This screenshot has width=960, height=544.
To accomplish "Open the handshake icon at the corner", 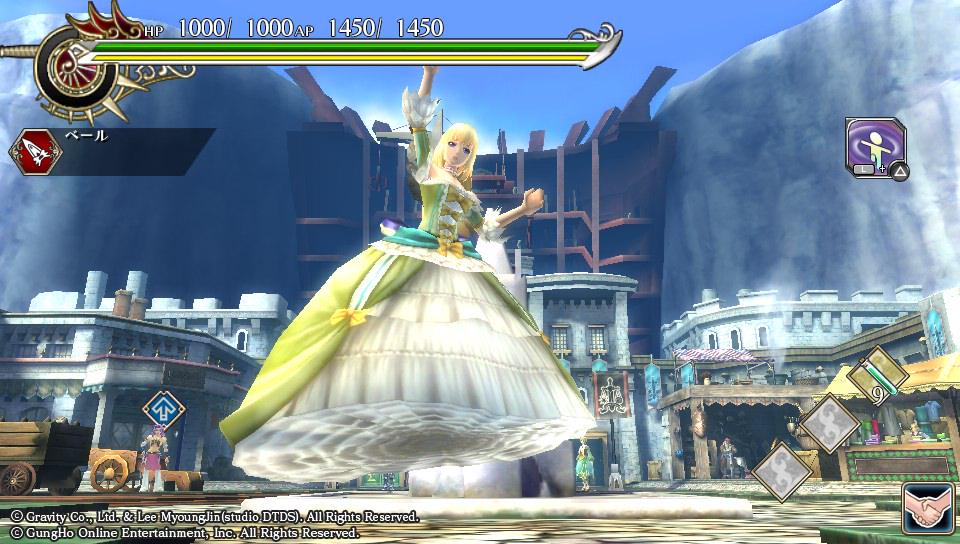I will pos(929,510).
